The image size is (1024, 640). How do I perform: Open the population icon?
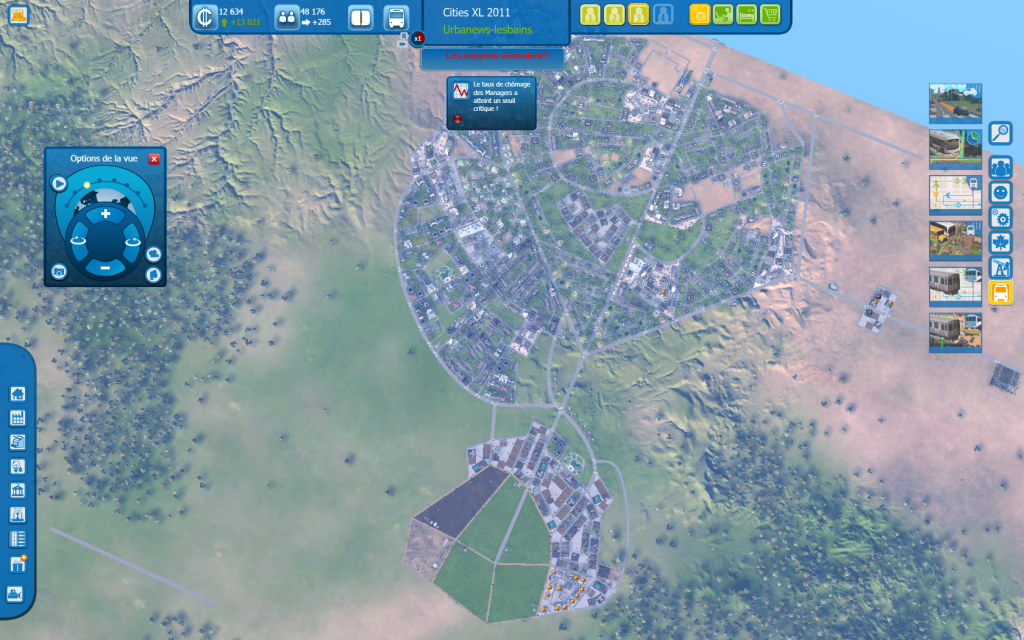pos(286,17)
